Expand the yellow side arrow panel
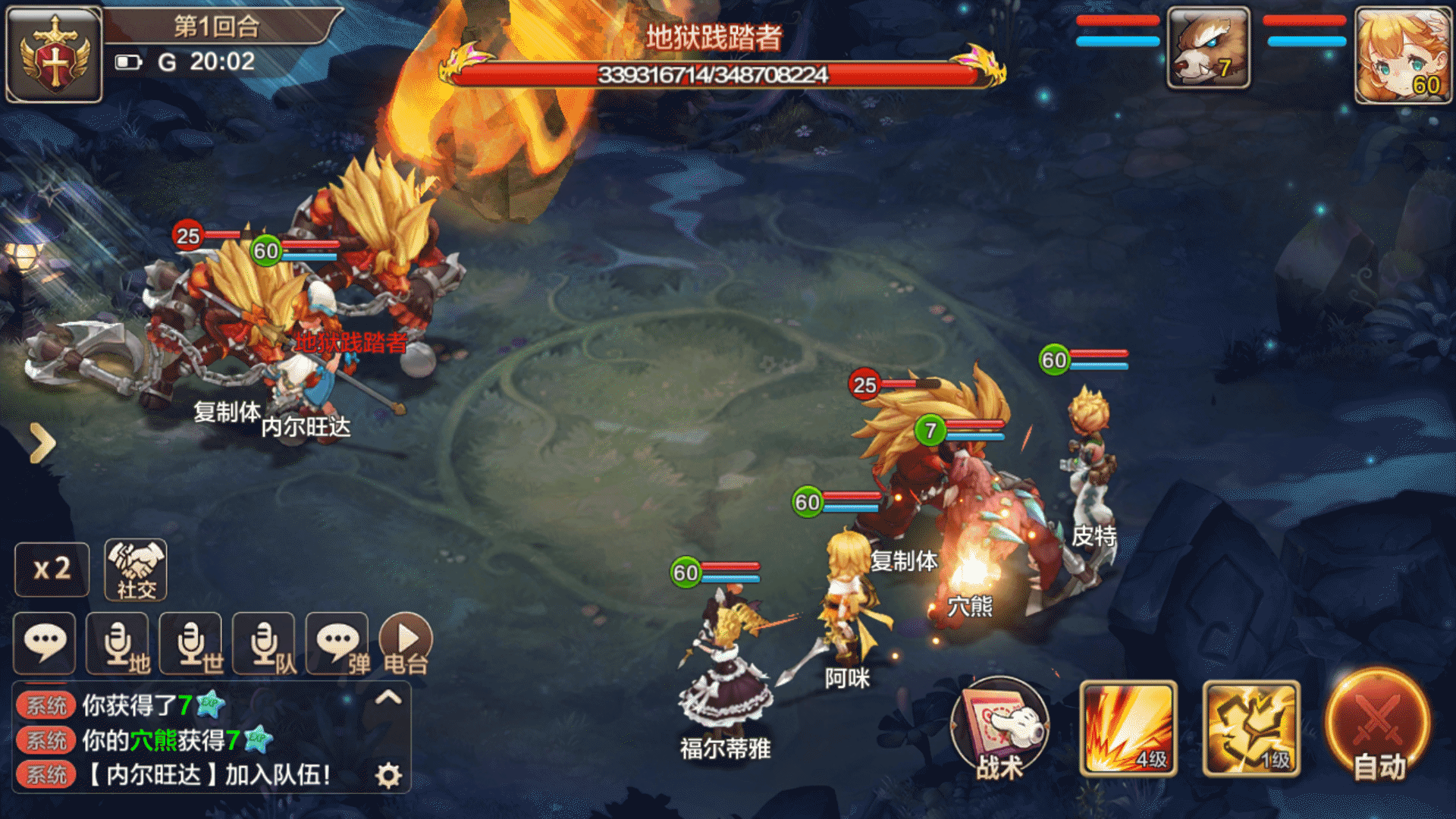 click(x=42, y=442)
